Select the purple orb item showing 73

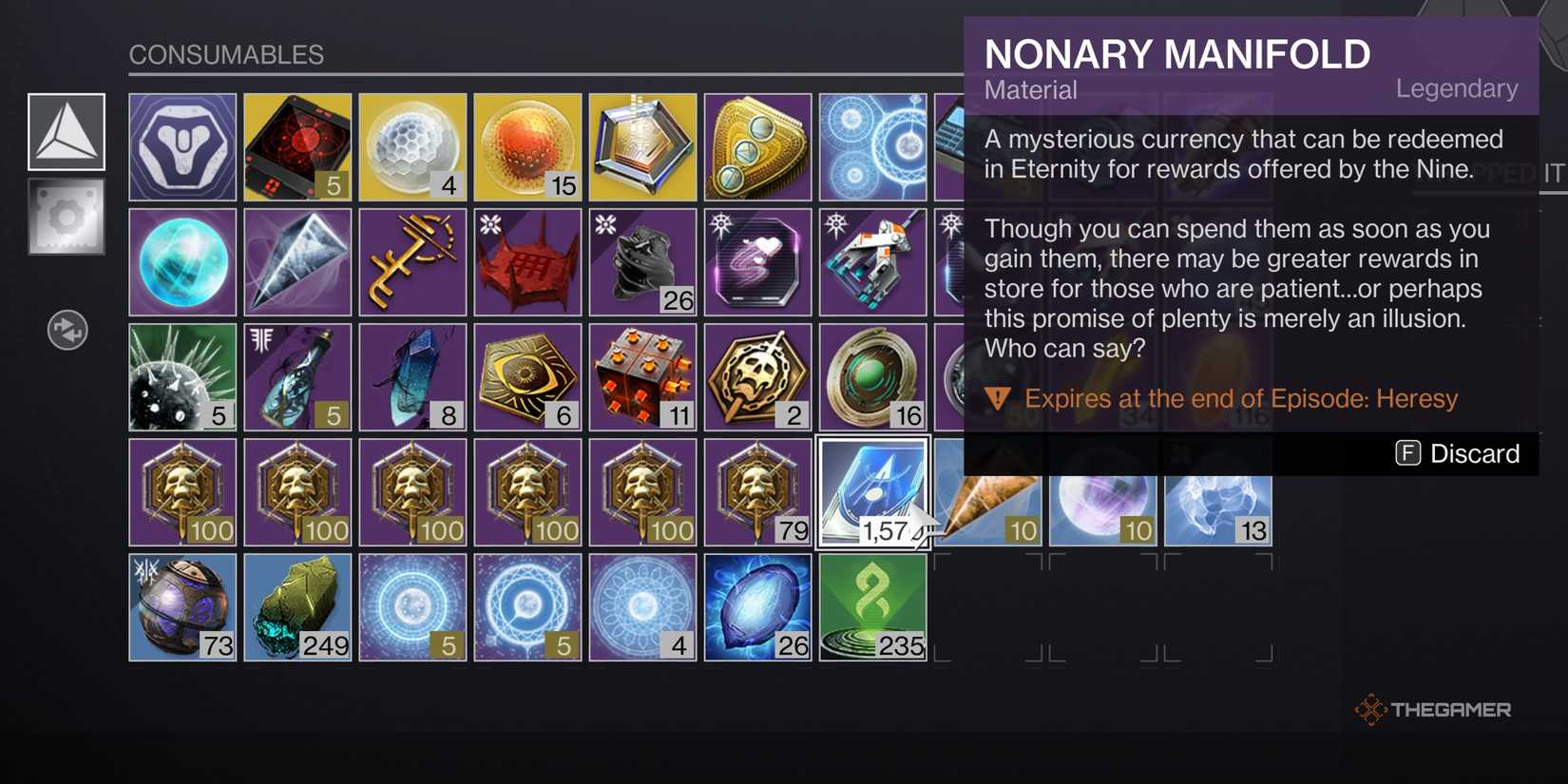click(x=182, y=606)
